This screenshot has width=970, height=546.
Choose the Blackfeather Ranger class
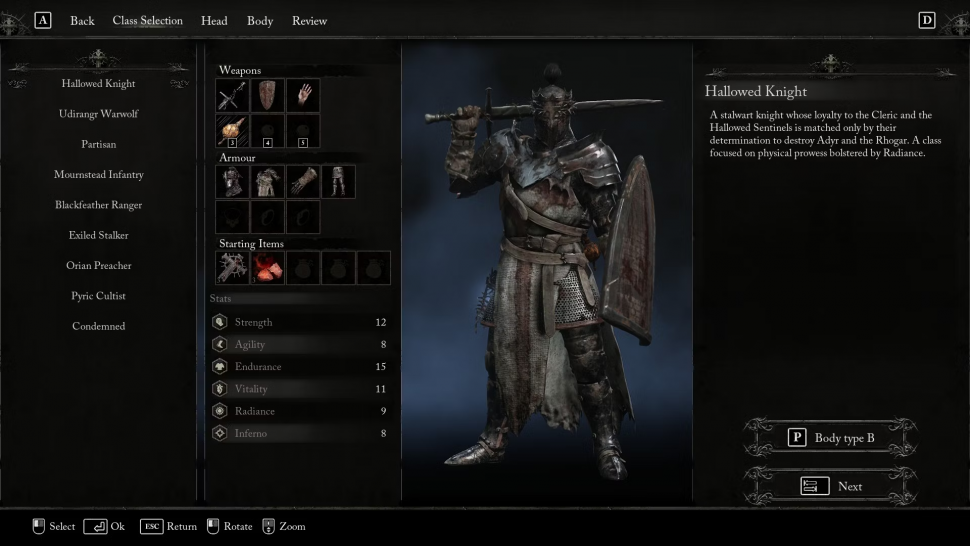pos(98,205)
